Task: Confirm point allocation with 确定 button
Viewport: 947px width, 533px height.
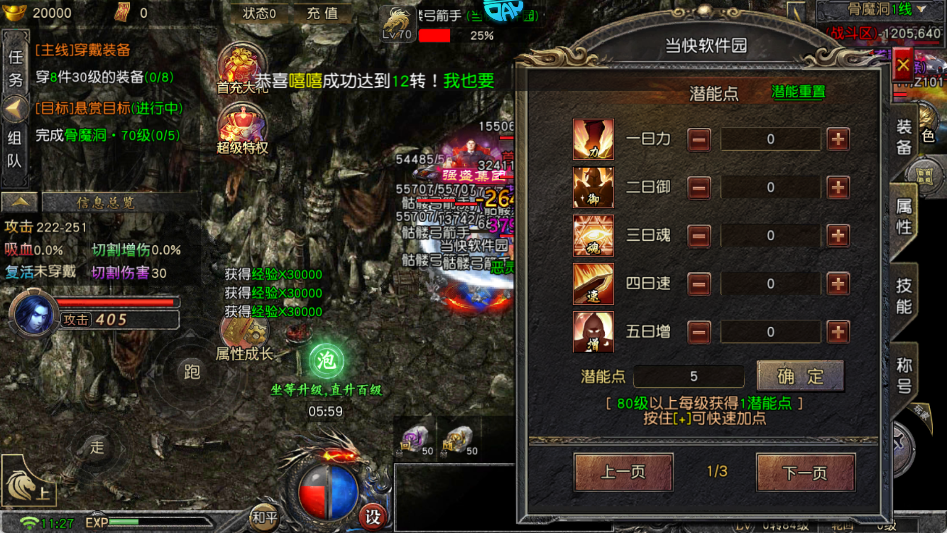Action: tap(800, 376)
